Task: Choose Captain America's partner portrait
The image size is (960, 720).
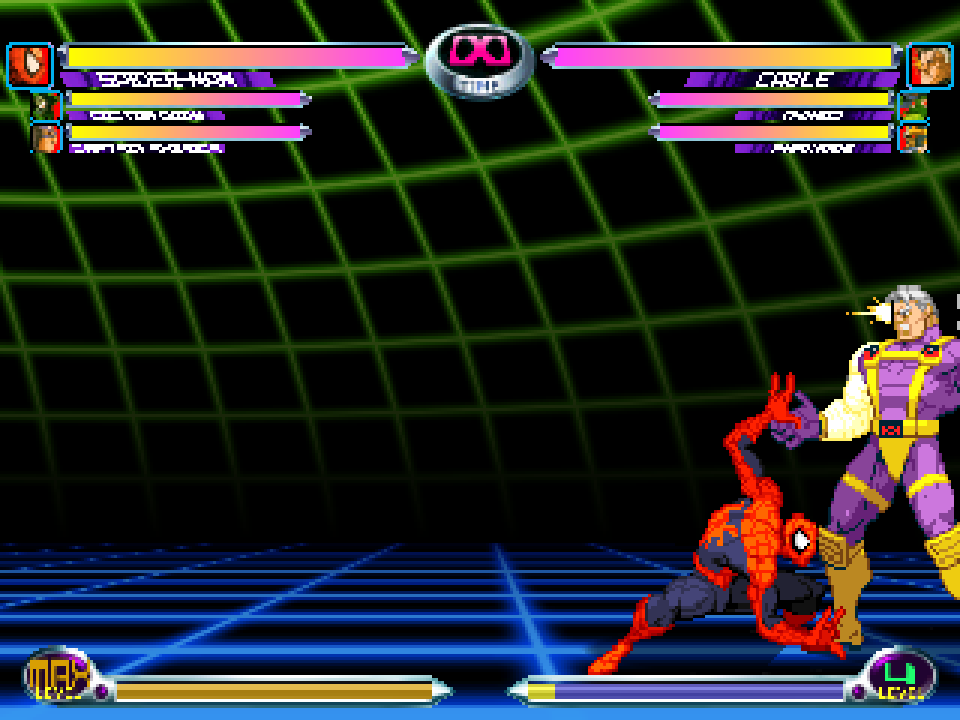Action: [x=46, y=137]
